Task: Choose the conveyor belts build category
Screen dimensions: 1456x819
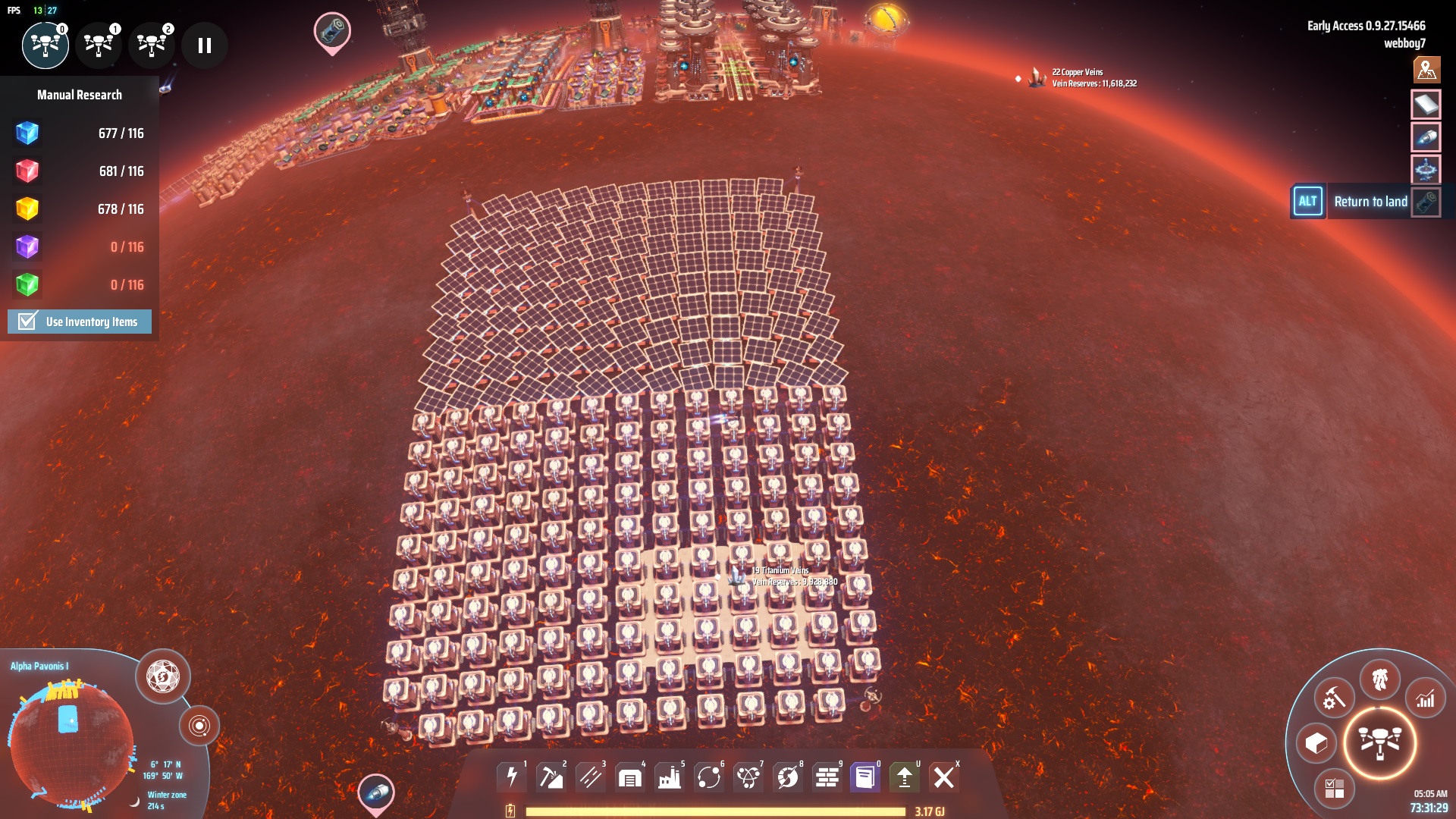Action: [x=590, y=777]
